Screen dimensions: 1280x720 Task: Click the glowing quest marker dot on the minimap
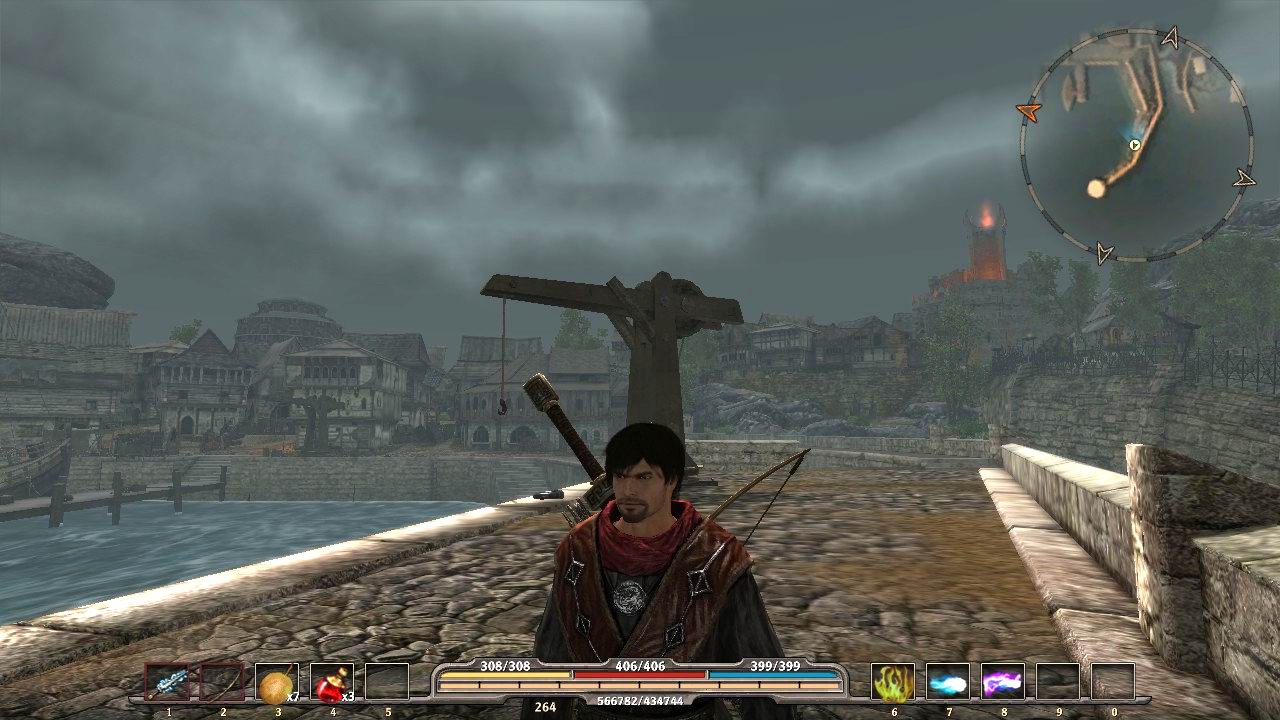tap(1096, 188)
